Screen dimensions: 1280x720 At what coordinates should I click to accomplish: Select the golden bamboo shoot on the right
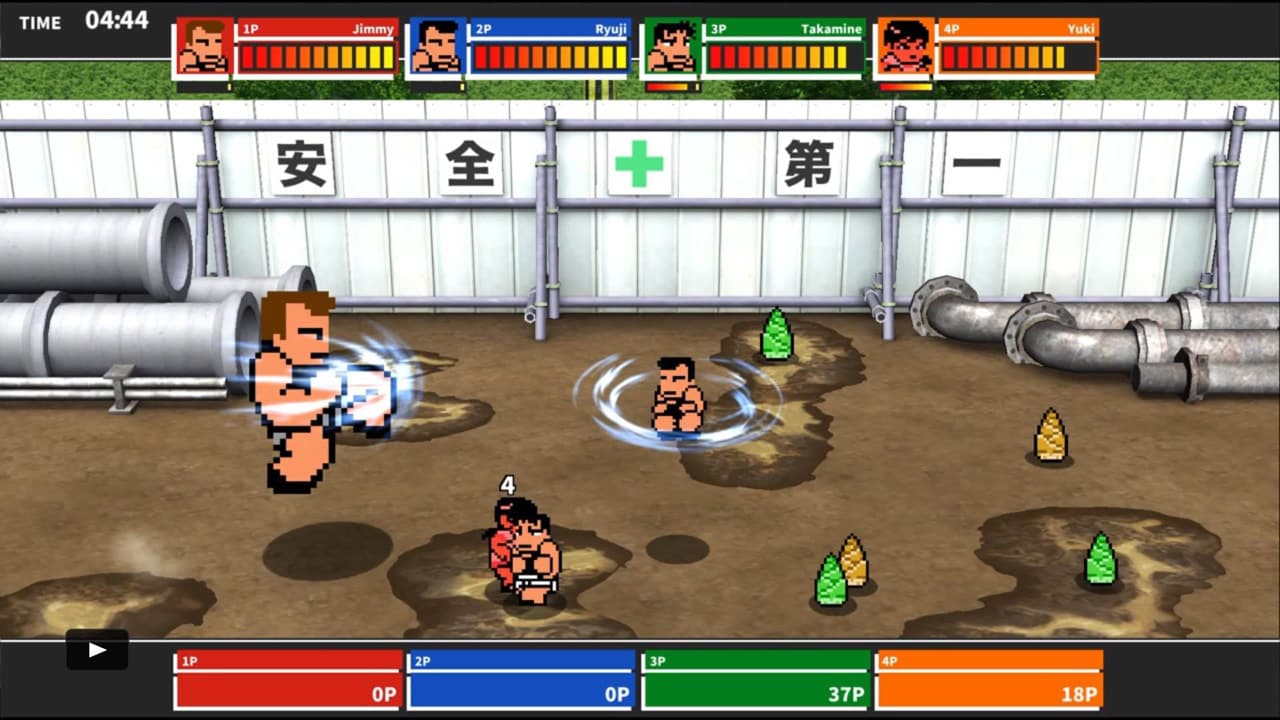[1051, 437]
